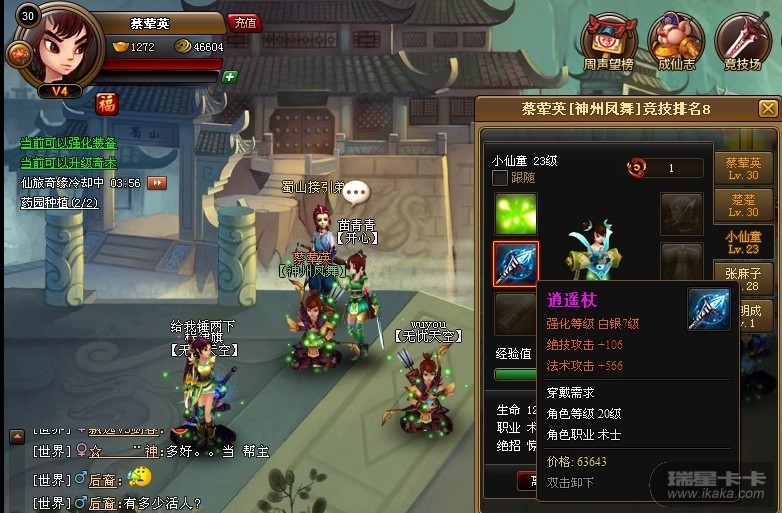Screen dimensions: 782x513
Task: Switch to the 蔡荤英 Lv. 30 tab
Action: (743, 169)
